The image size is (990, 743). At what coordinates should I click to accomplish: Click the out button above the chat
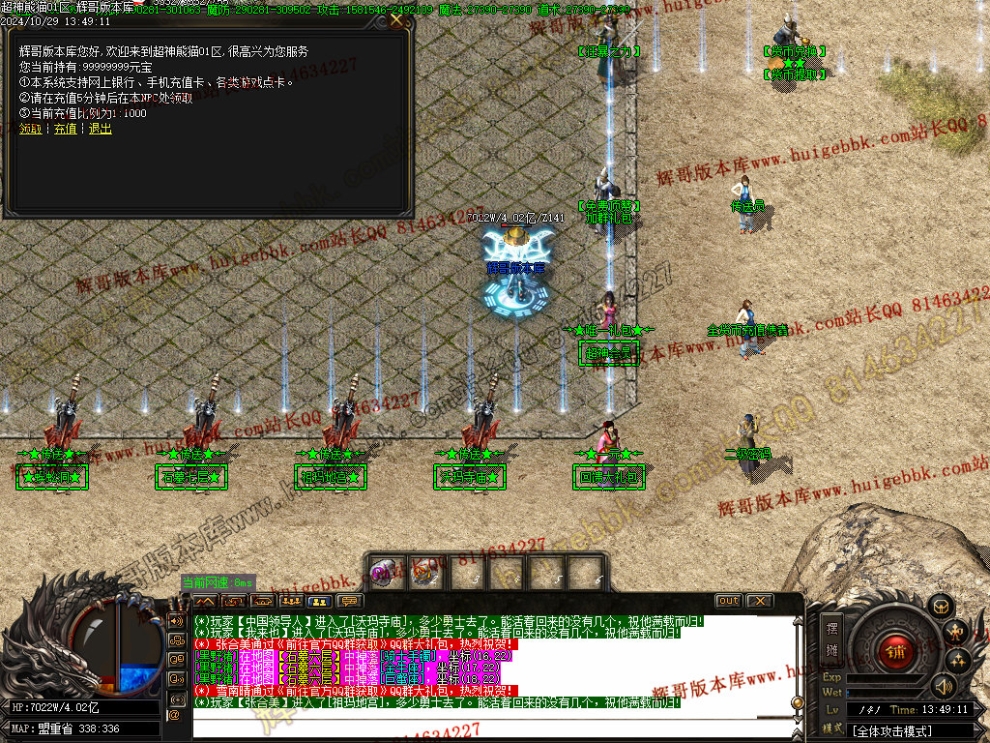728,601
